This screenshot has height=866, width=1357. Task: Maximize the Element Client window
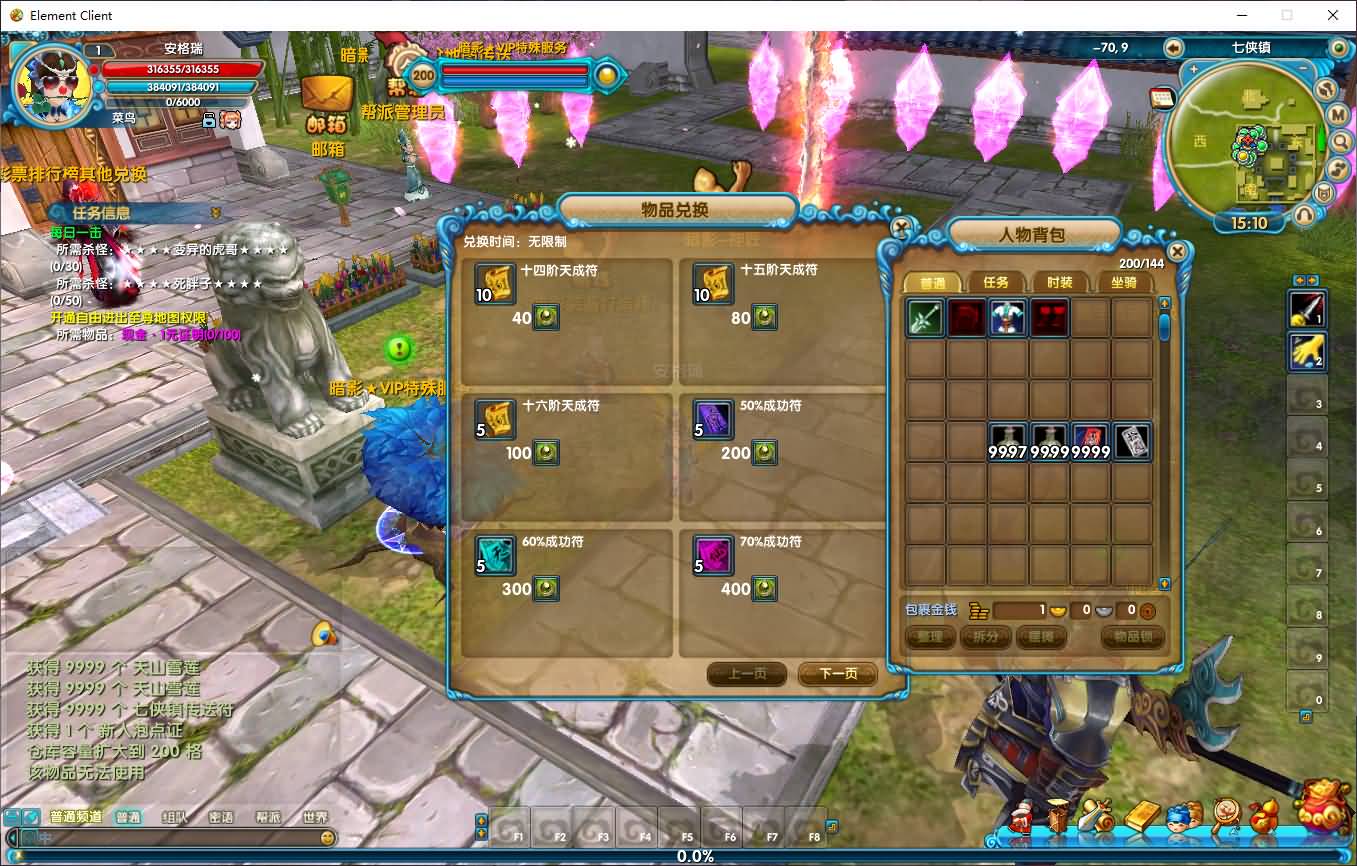tap(1287, 15)
